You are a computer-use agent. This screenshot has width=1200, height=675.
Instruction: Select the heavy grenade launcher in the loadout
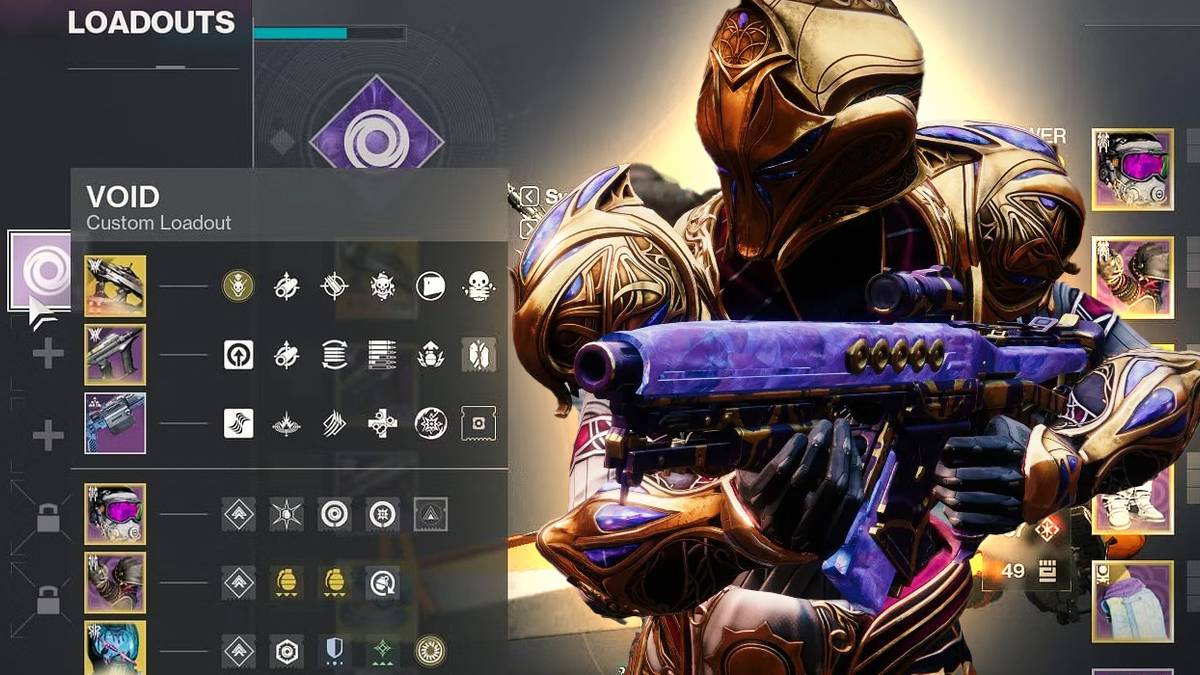(x=115, y=422)
